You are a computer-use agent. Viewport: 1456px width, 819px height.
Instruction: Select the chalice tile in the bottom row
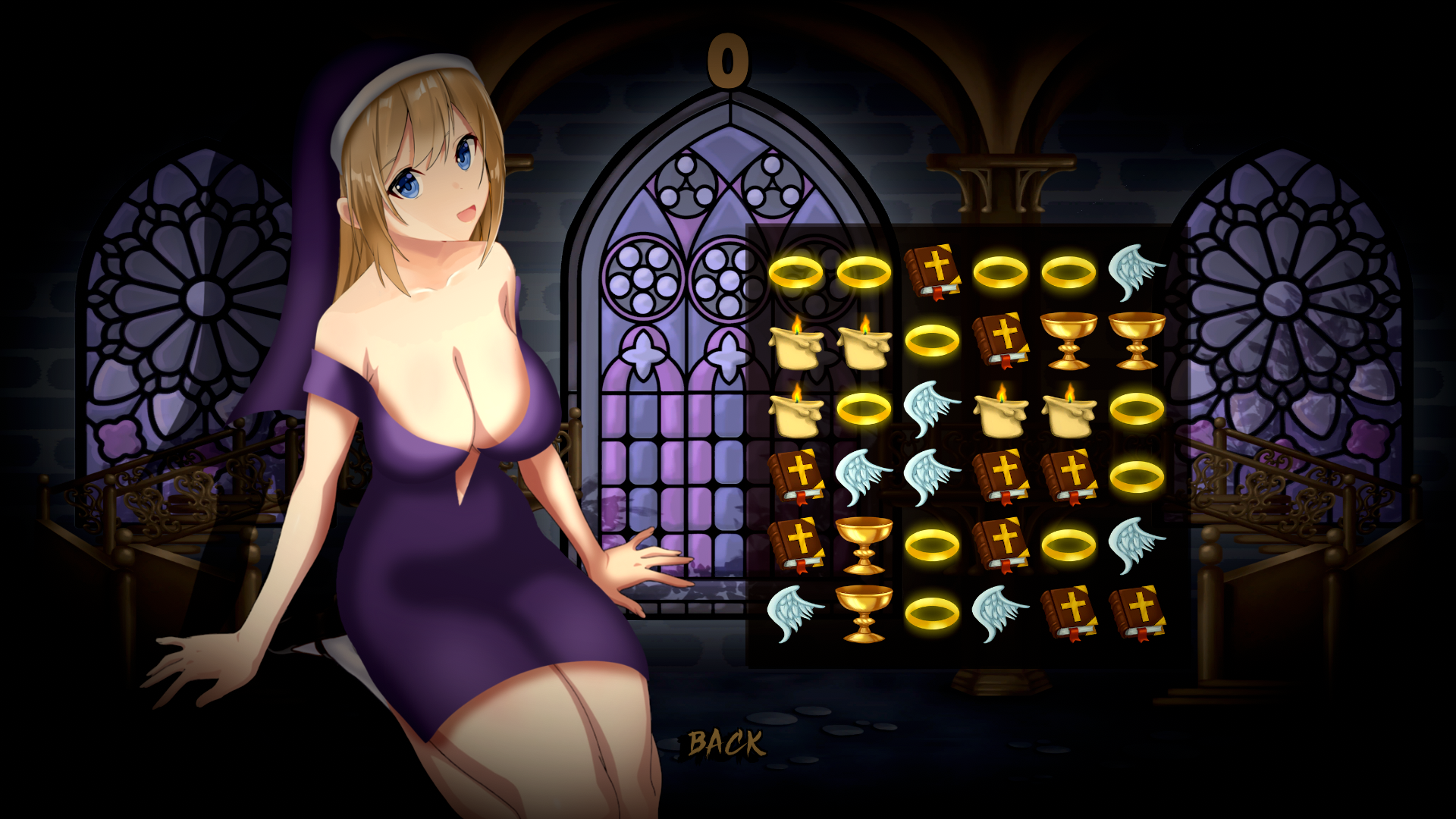tap(864, 613)
